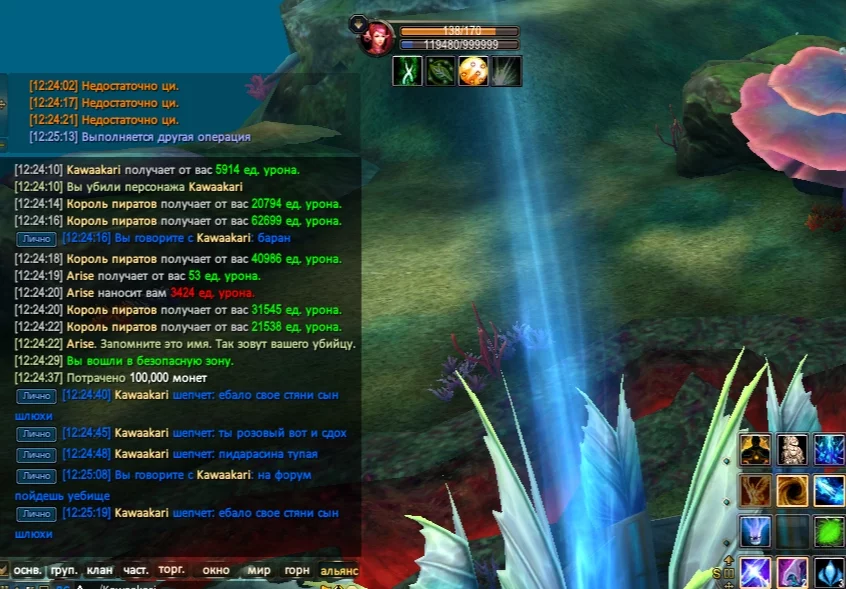Image resolution: width=846 pixels, height=589 pixels.
Task: Use the swirling sand vortex skill
Action: (x=792, y=491)
